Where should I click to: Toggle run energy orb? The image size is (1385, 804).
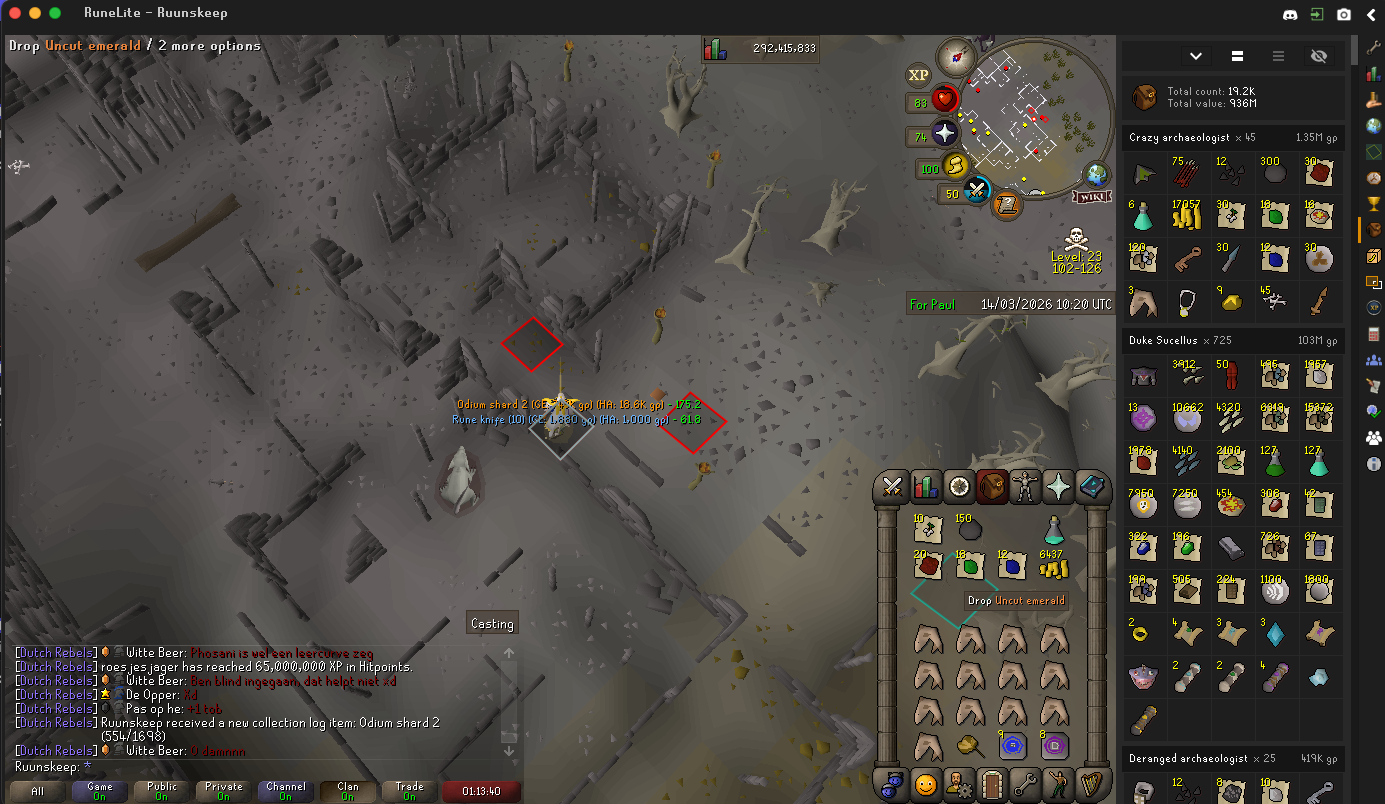coord(954,166)
